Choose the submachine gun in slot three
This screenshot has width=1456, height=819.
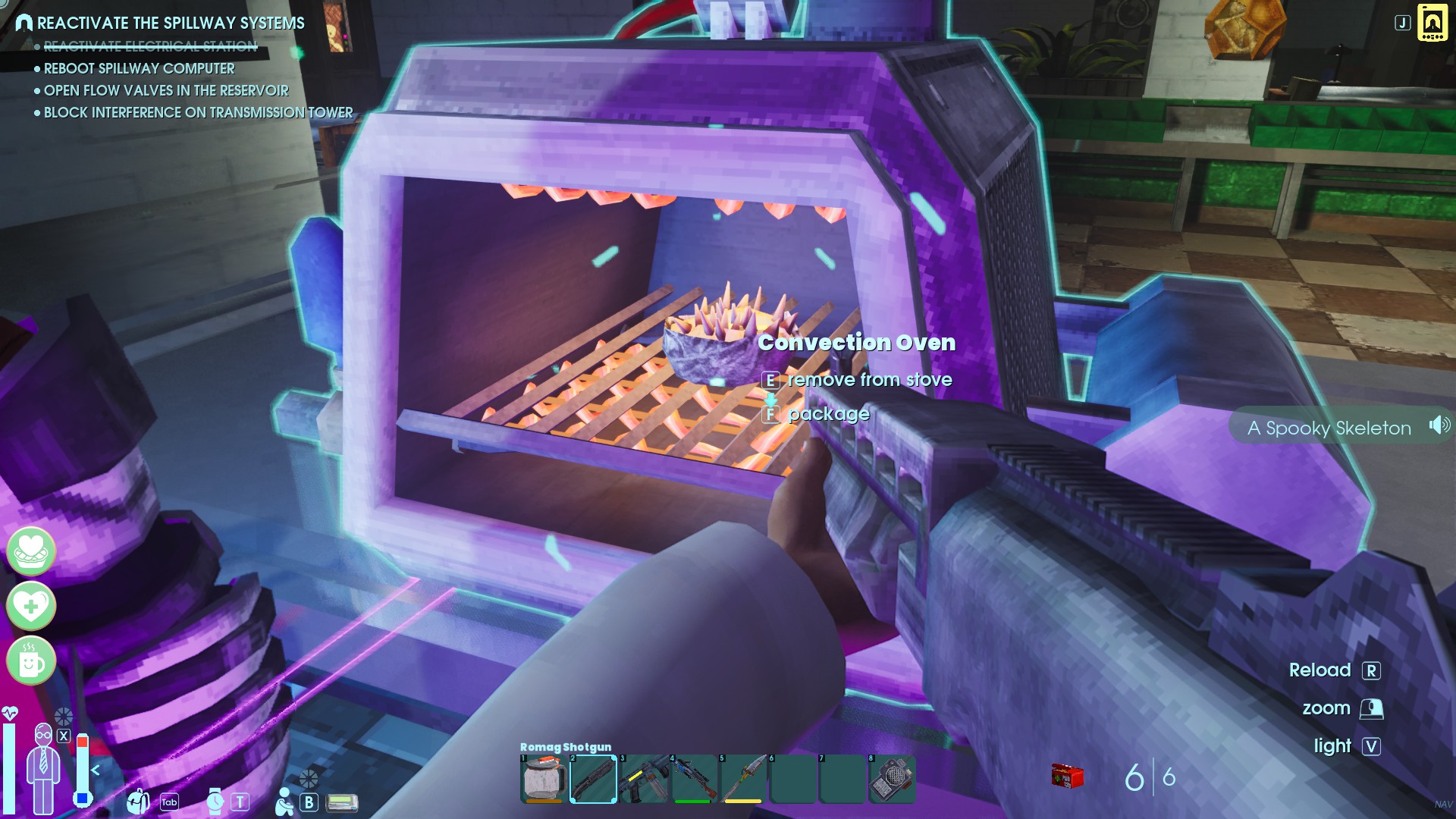pos(643,778)
